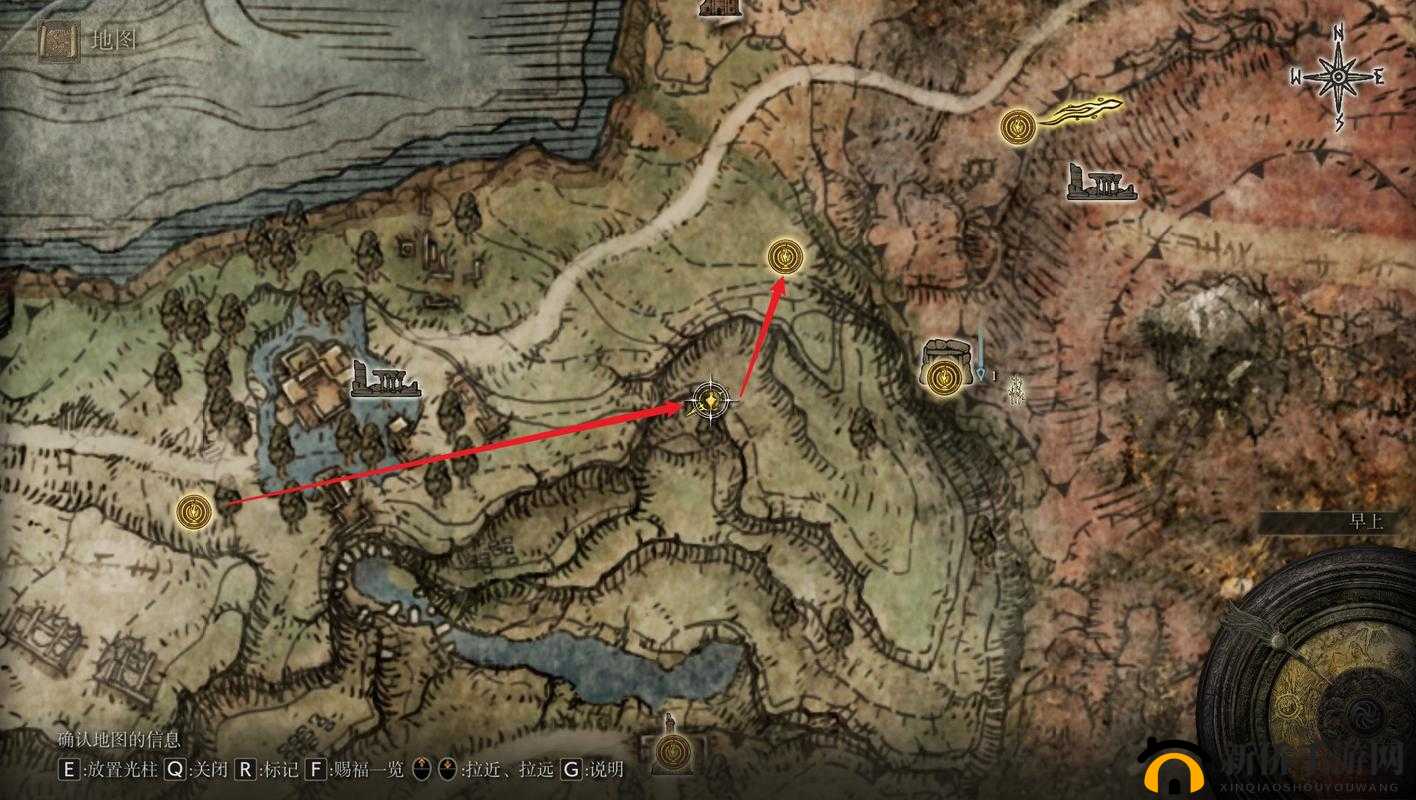Click the crosshair map cursor marker

(711, 401)
